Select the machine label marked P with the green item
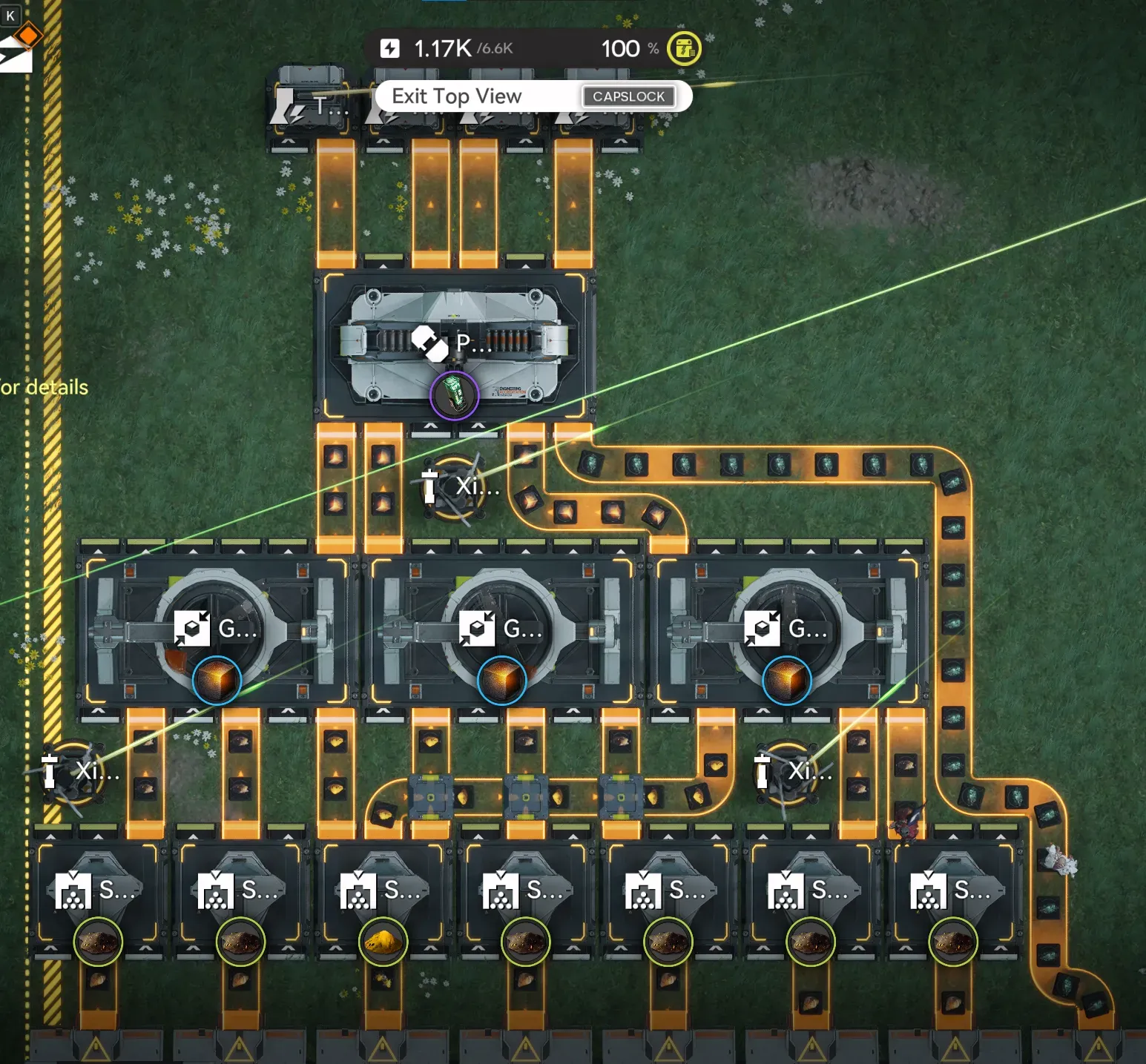This screenshot has height=1064, width=1146. coord(452,344)
